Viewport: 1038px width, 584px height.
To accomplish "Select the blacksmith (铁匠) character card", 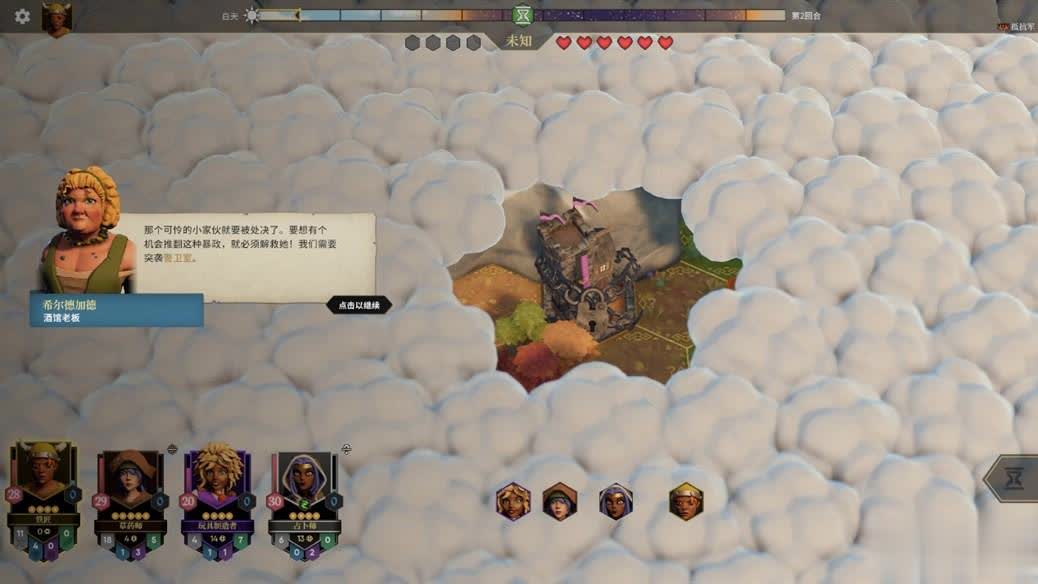I will coord(44,499).
